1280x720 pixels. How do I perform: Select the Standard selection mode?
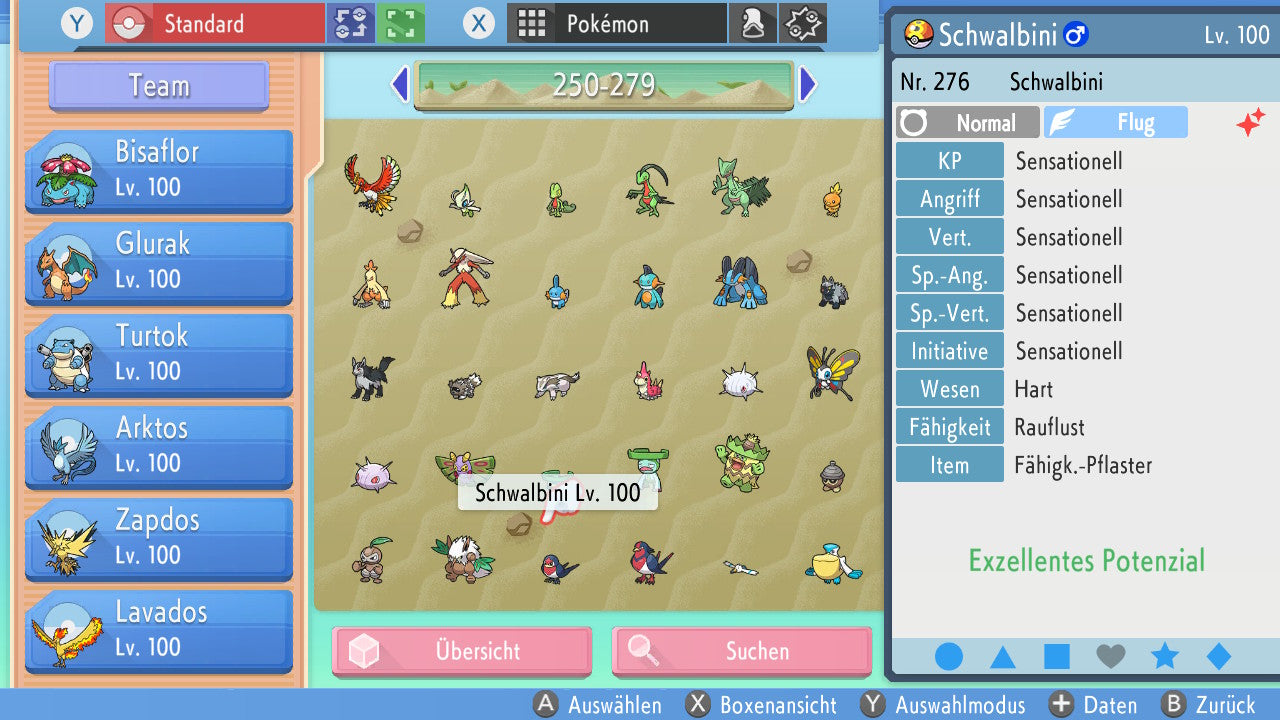[215, 23]
